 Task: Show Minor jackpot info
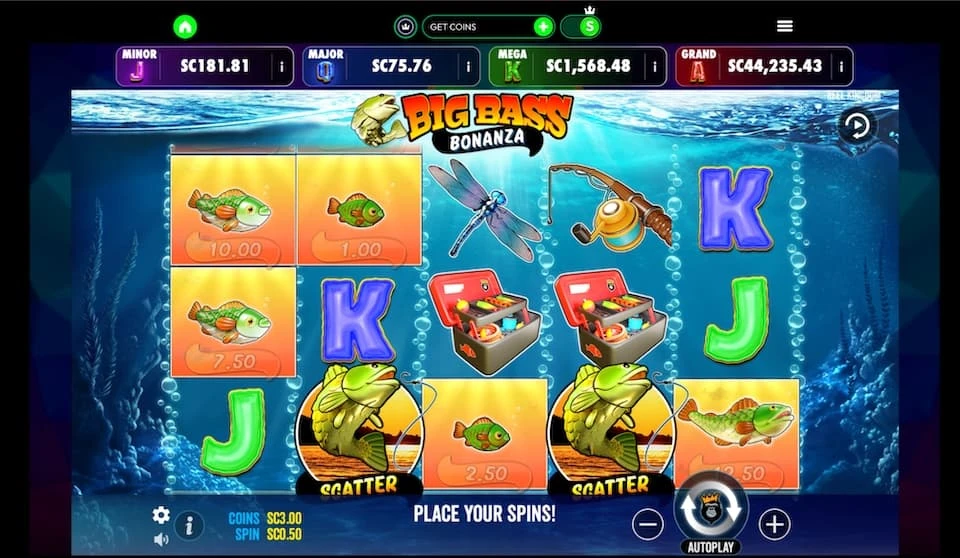pyautogui.click(x=282, y=67)
